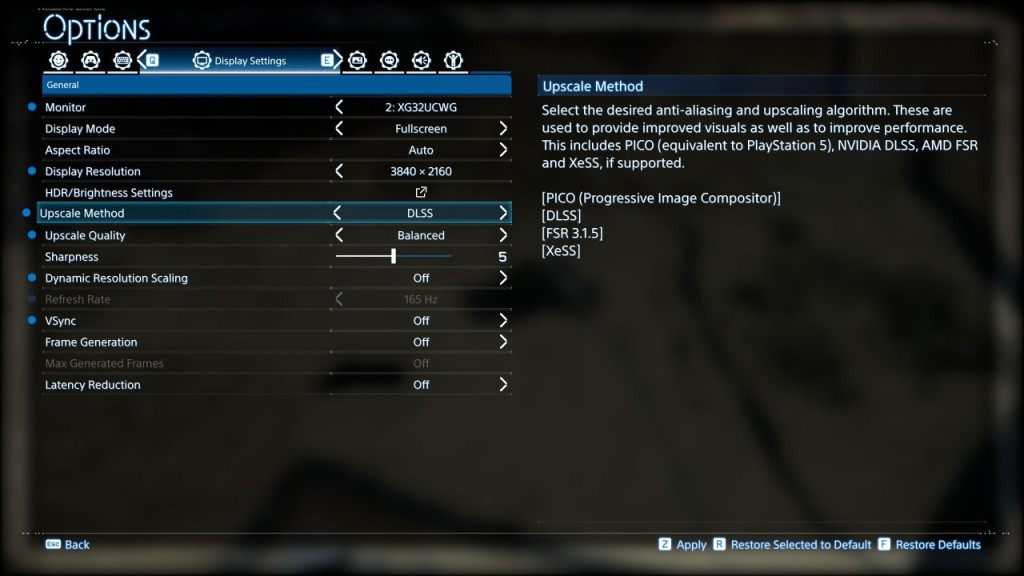
Task: Cycle Monitor to the previous option
Action: click(339, 107)
